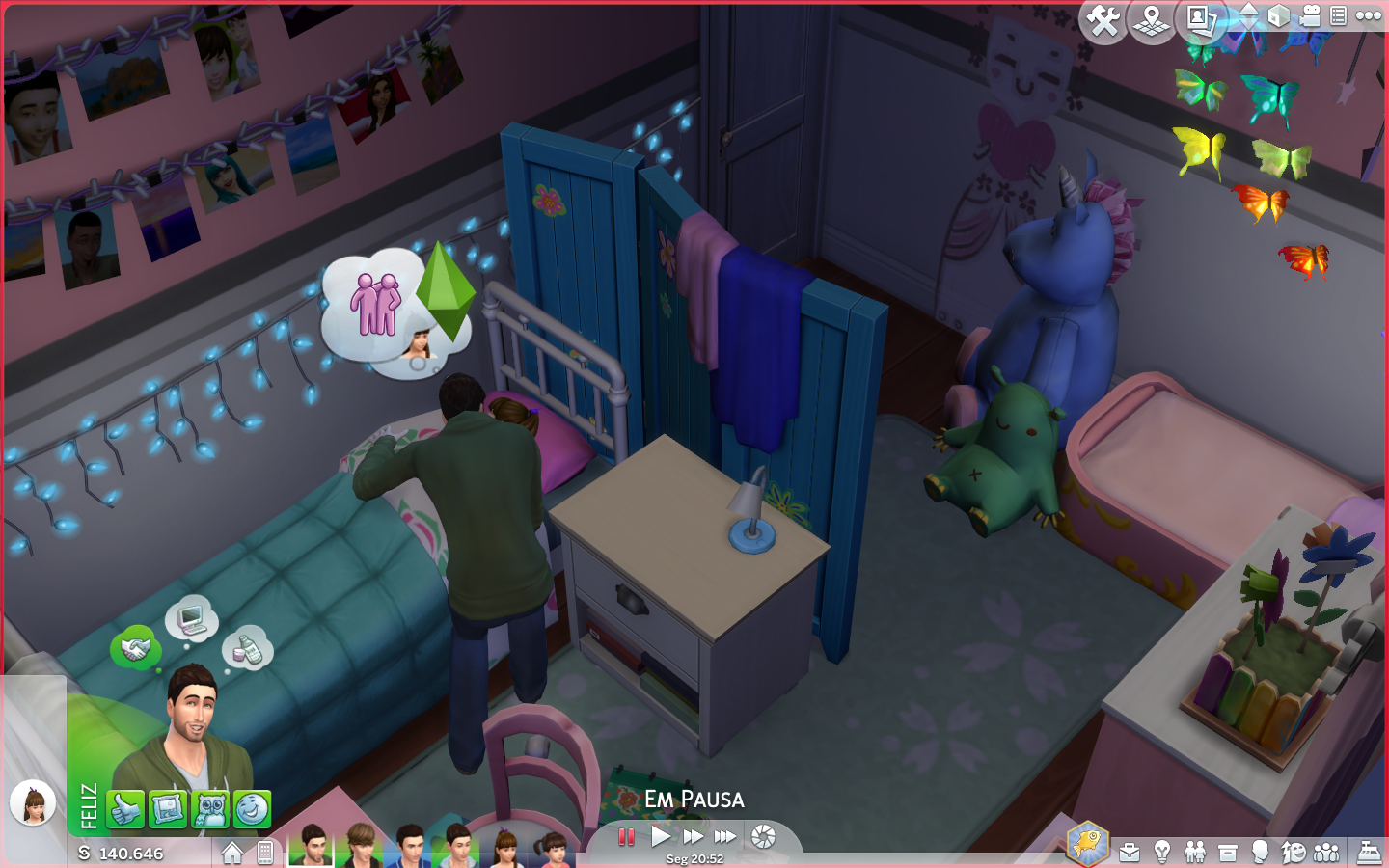
Task: Open the handshake whim thought bubble
Action: pos(135,648)
